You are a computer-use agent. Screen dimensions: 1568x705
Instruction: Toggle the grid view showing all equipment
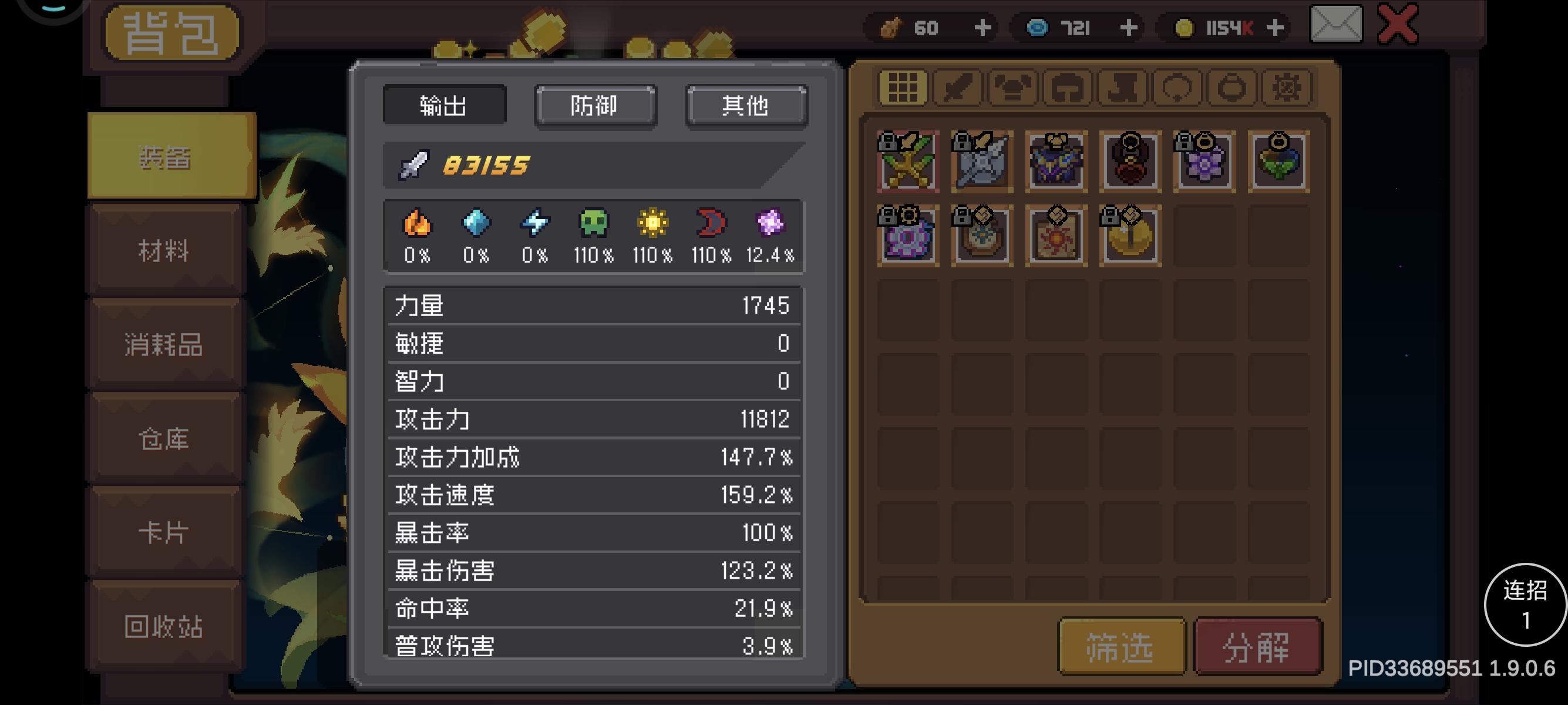[x=901, y=87]
